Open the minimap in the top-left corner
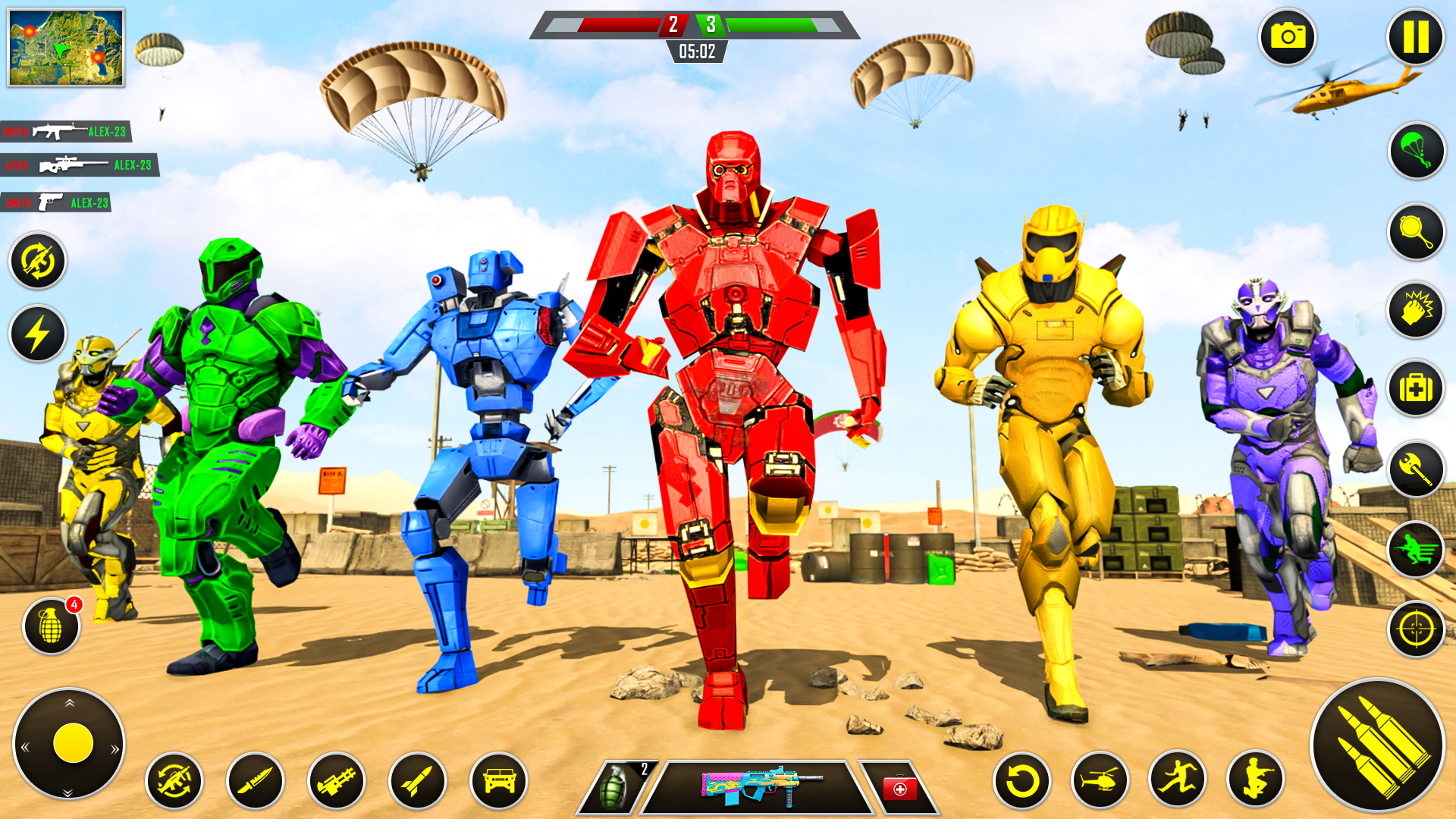 64,45
